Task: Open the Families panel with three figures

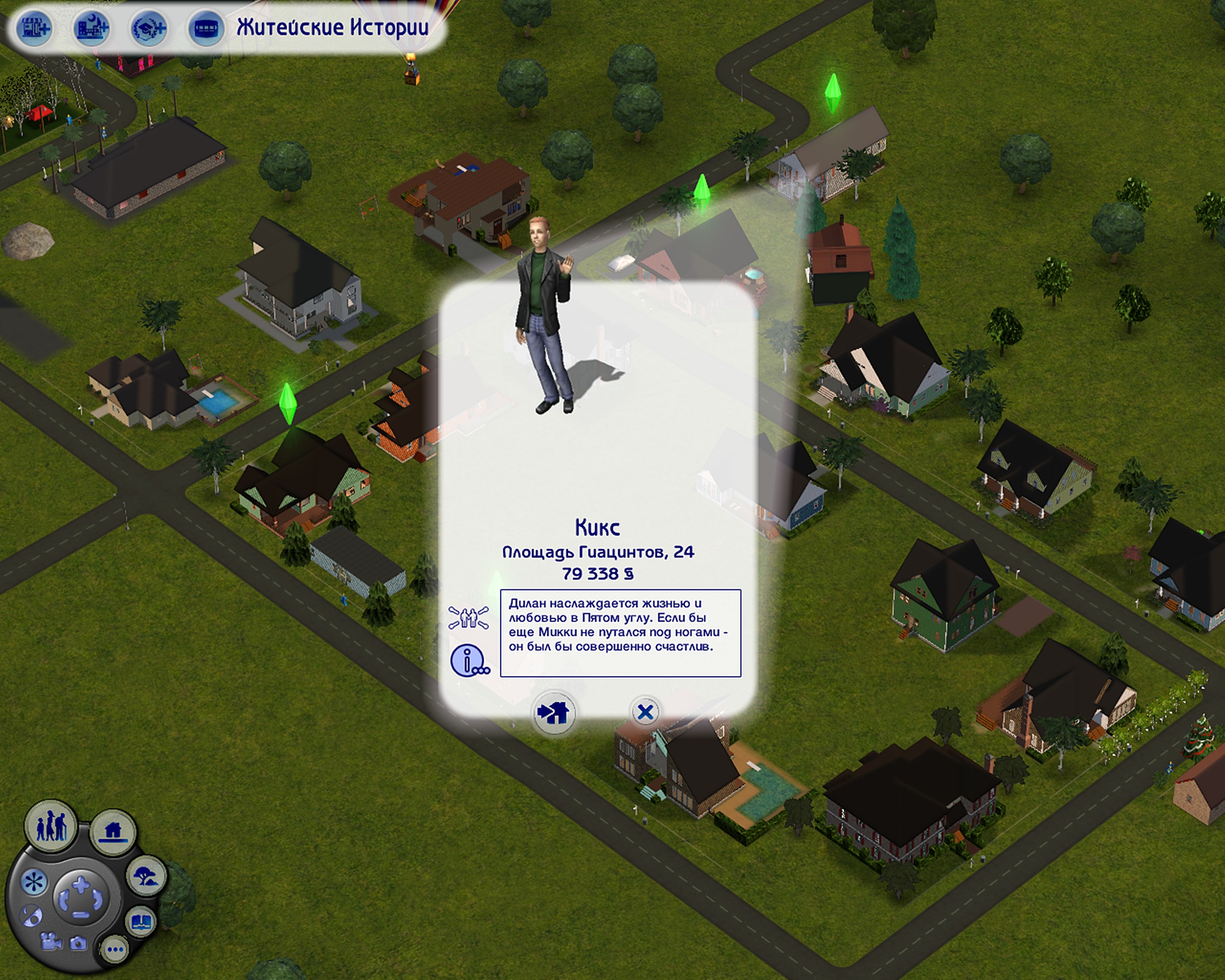Action: tap(51, 826)
